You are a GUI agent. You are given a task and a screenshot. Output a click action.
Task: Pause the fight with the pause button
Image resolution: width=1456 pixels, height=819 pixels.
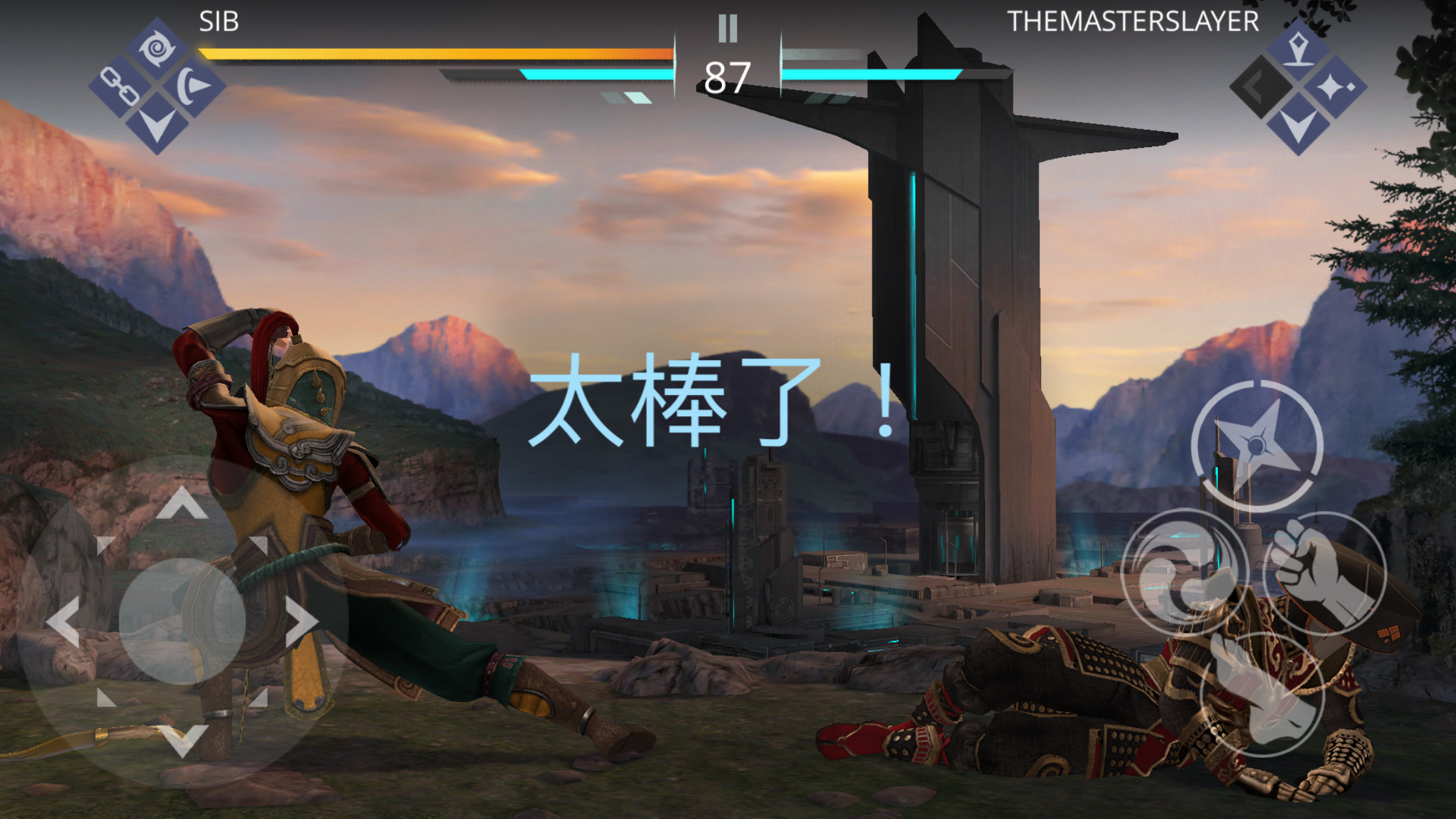pos(727,28)
